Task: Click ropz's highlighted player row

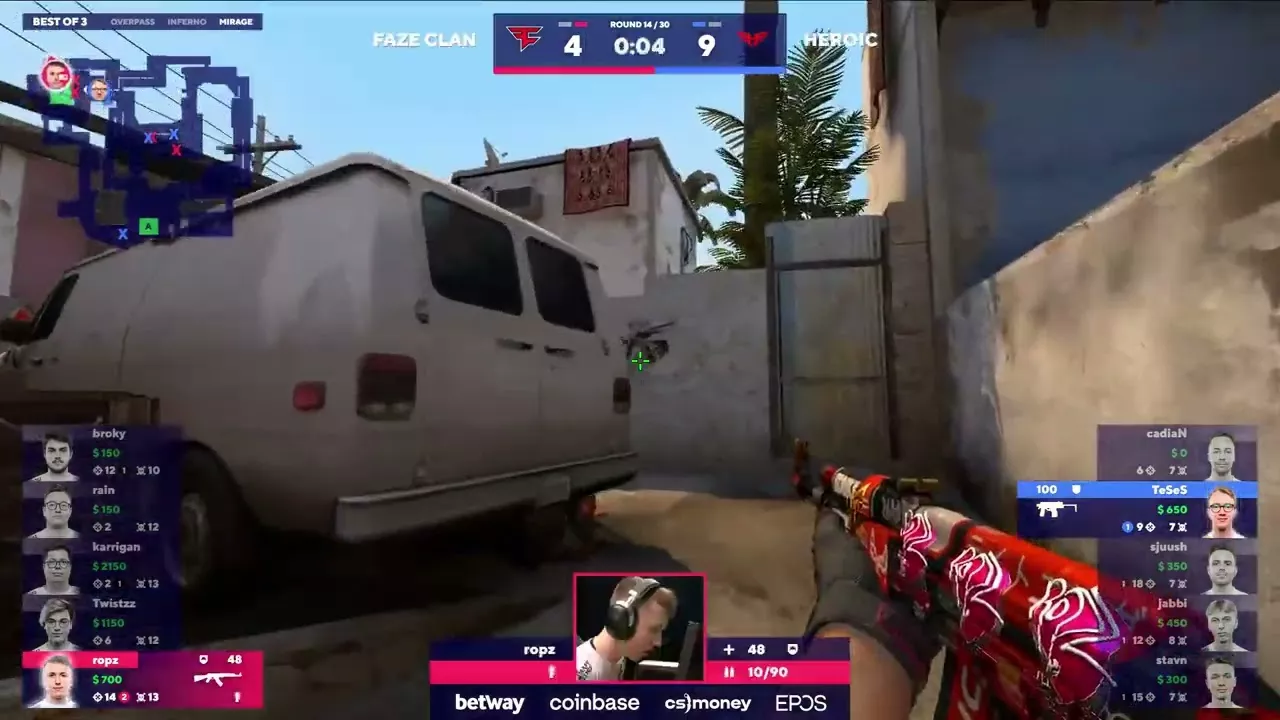Action: 142,679
